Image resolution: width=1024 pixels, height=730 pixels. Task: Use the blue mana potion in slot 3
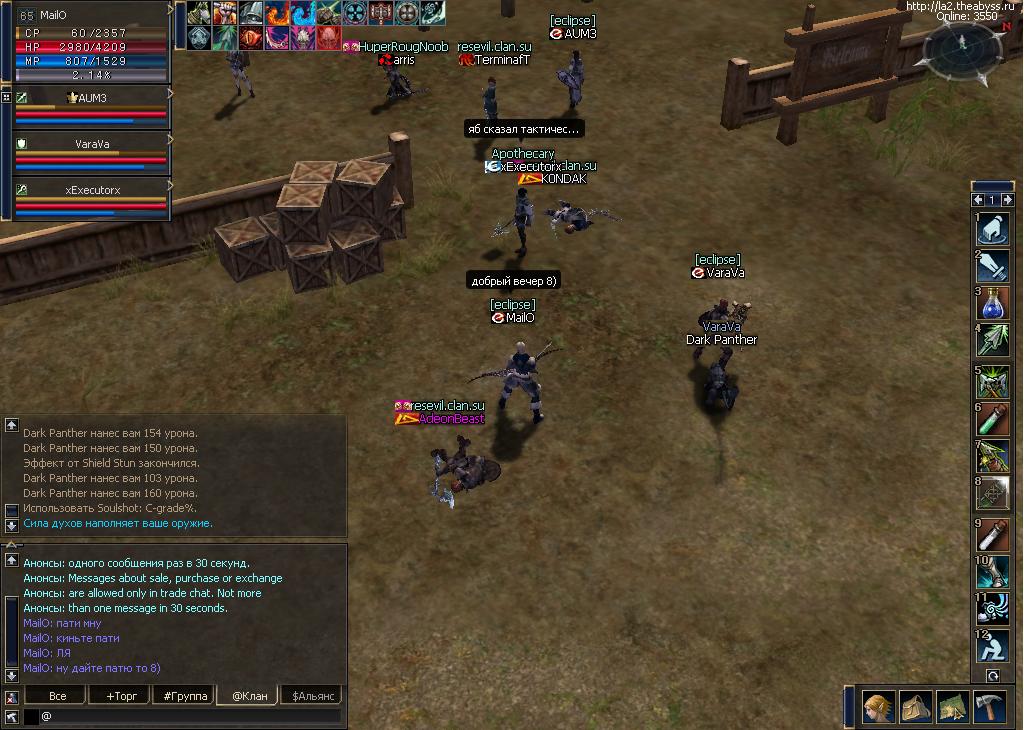tap(993, 303)
